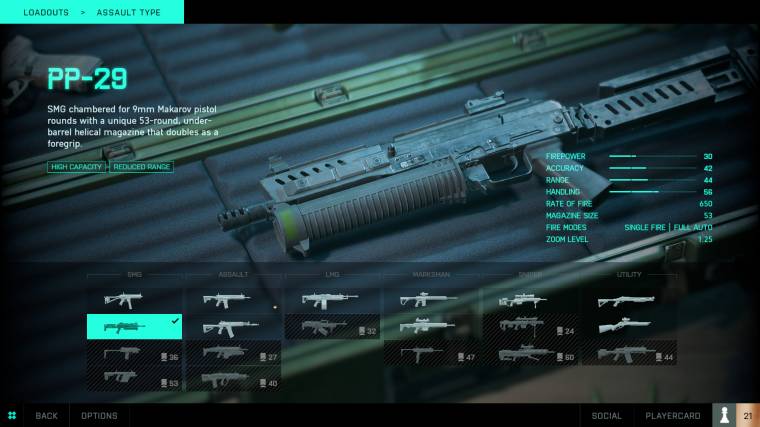760x427 pixels.
Task: Select the locked LMG requiring level 32
Action: [332, 327]
